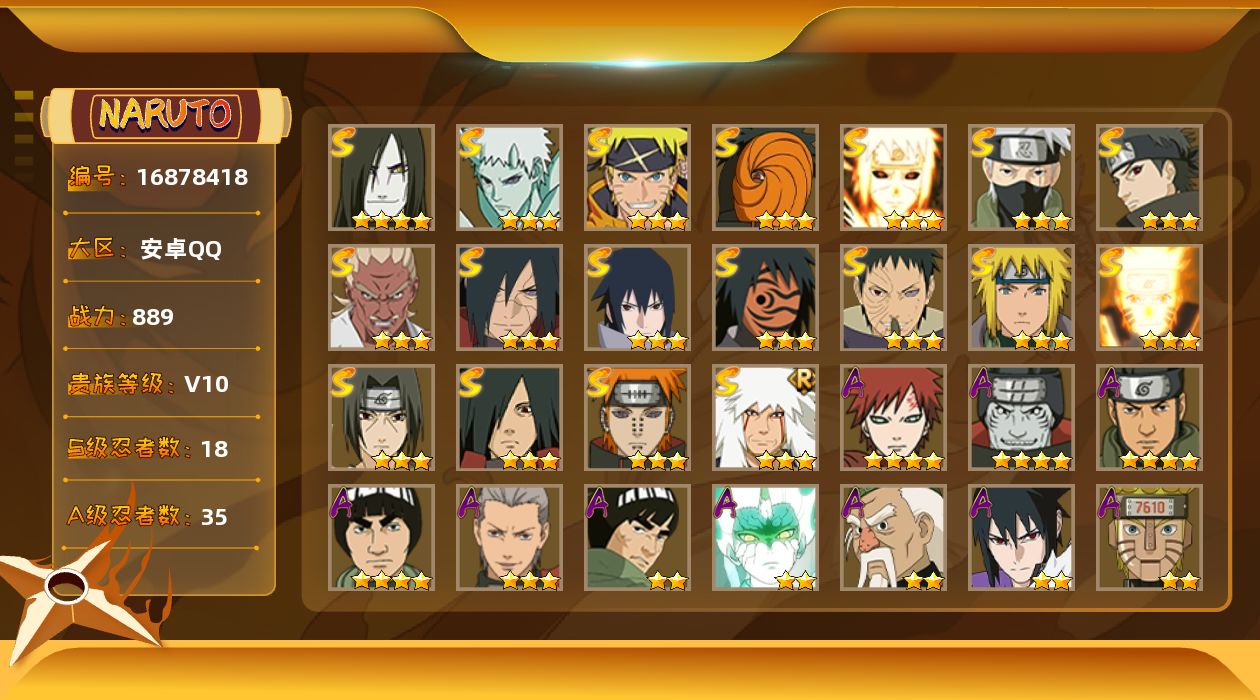1260x700 pixels.
Task: Pick the pale white-skinned Obito portrait
Action: point(509,177)
